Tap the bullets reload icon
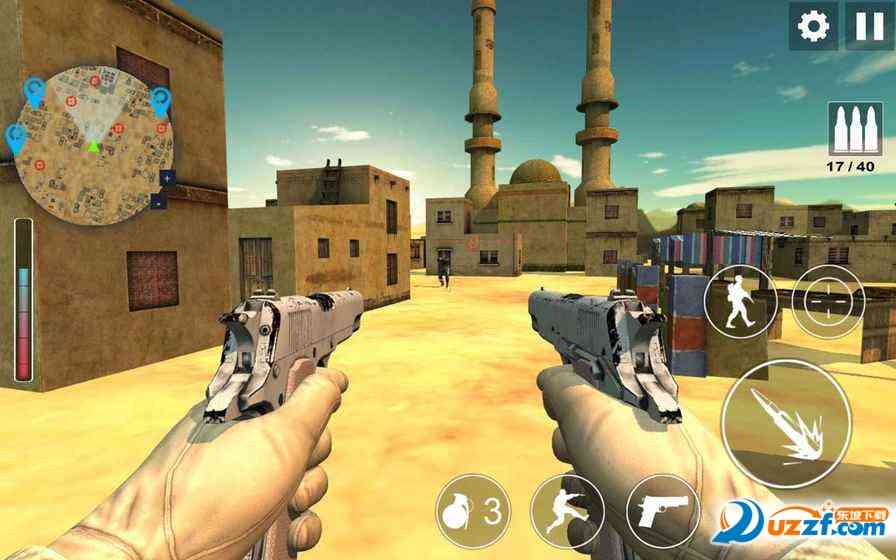896x560 pixels. tap(849, 124)
